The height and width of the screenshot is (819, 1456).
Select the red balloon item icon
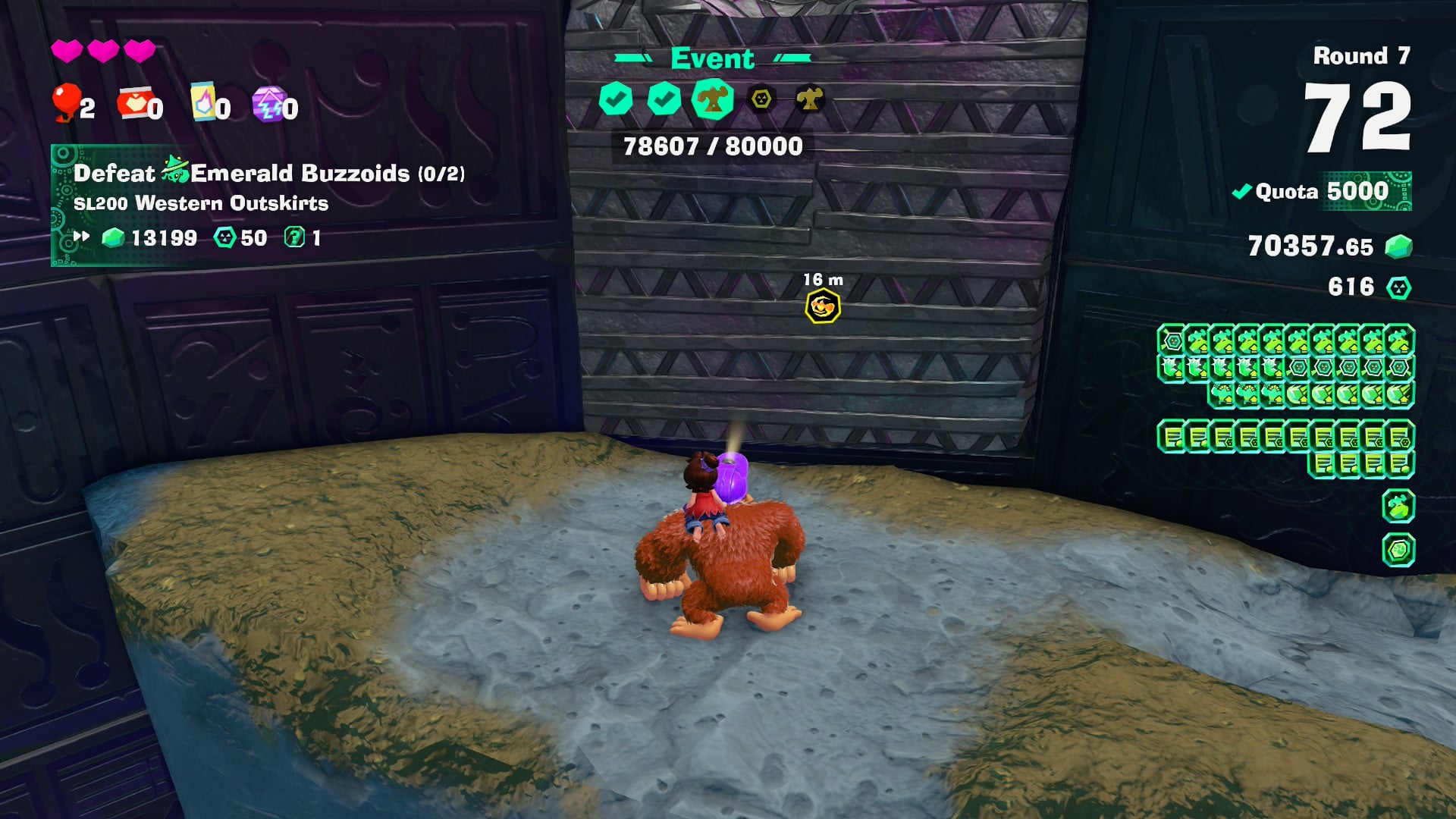66,102
